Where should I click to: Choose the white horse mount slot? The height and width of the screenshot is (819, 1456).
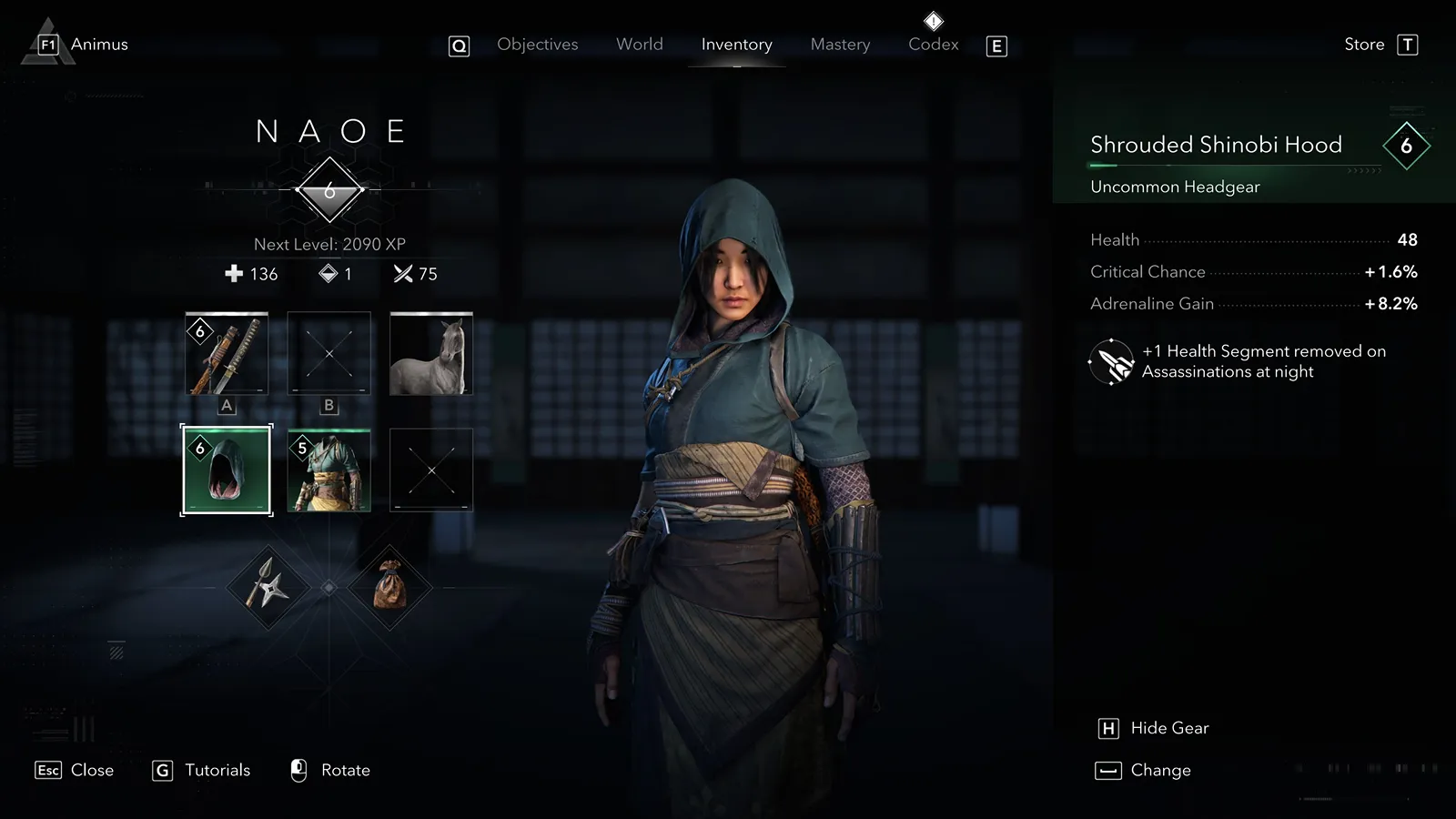[431, 354]
